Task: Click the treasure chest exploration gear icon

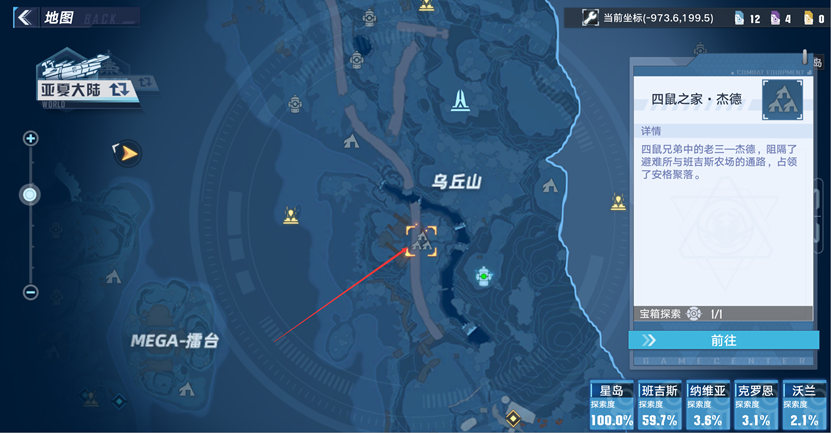Action: (x=694, y=314)
